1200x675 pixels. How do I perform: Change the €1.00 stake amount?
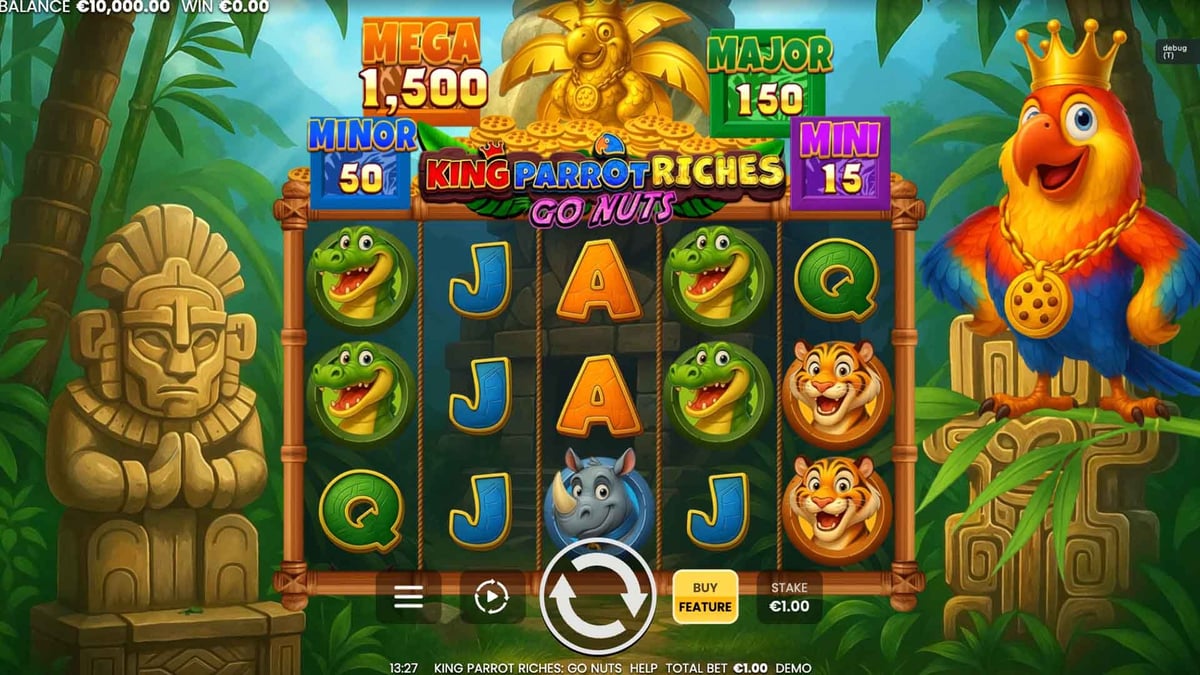click(x=789, y=597)
